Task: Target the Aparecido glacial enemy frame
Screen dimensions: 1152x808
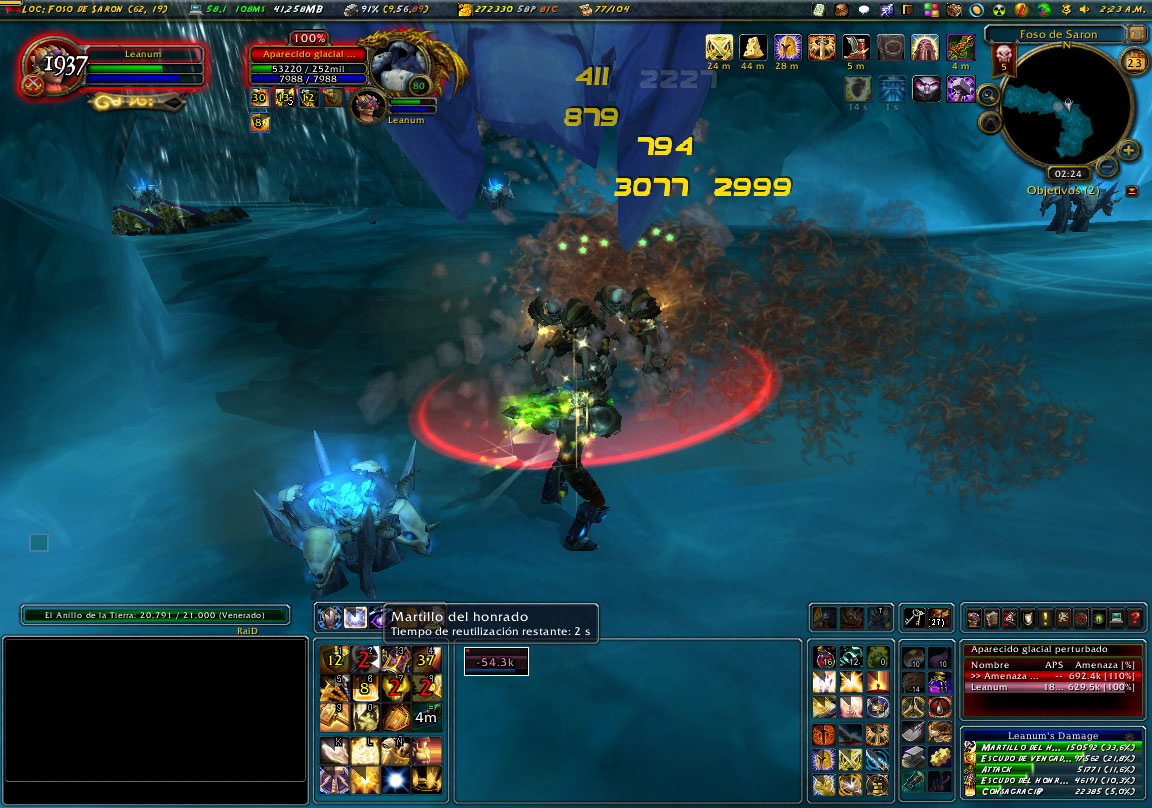Action: coord(308,68)
